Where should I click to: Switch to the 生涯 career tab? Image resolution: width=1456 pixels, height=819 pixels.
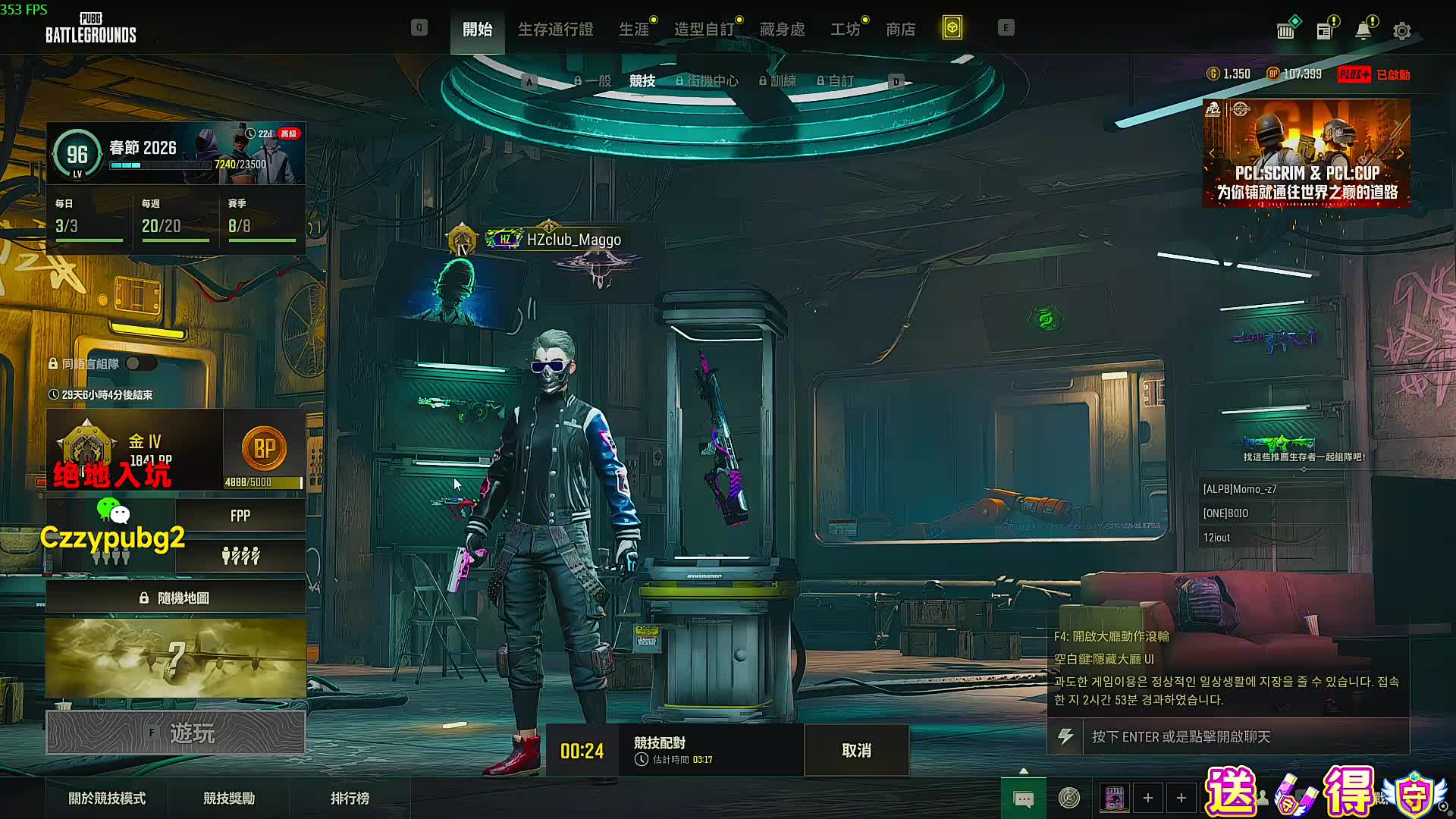coord(634,29)
